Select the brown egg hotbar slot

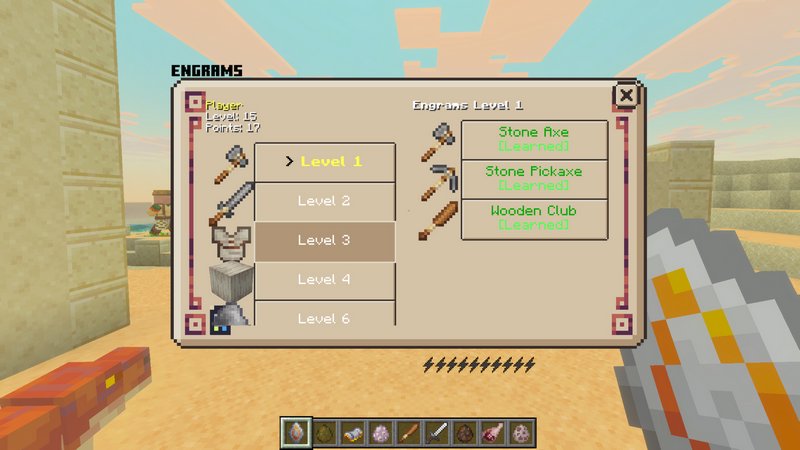[x=463, y=433]
